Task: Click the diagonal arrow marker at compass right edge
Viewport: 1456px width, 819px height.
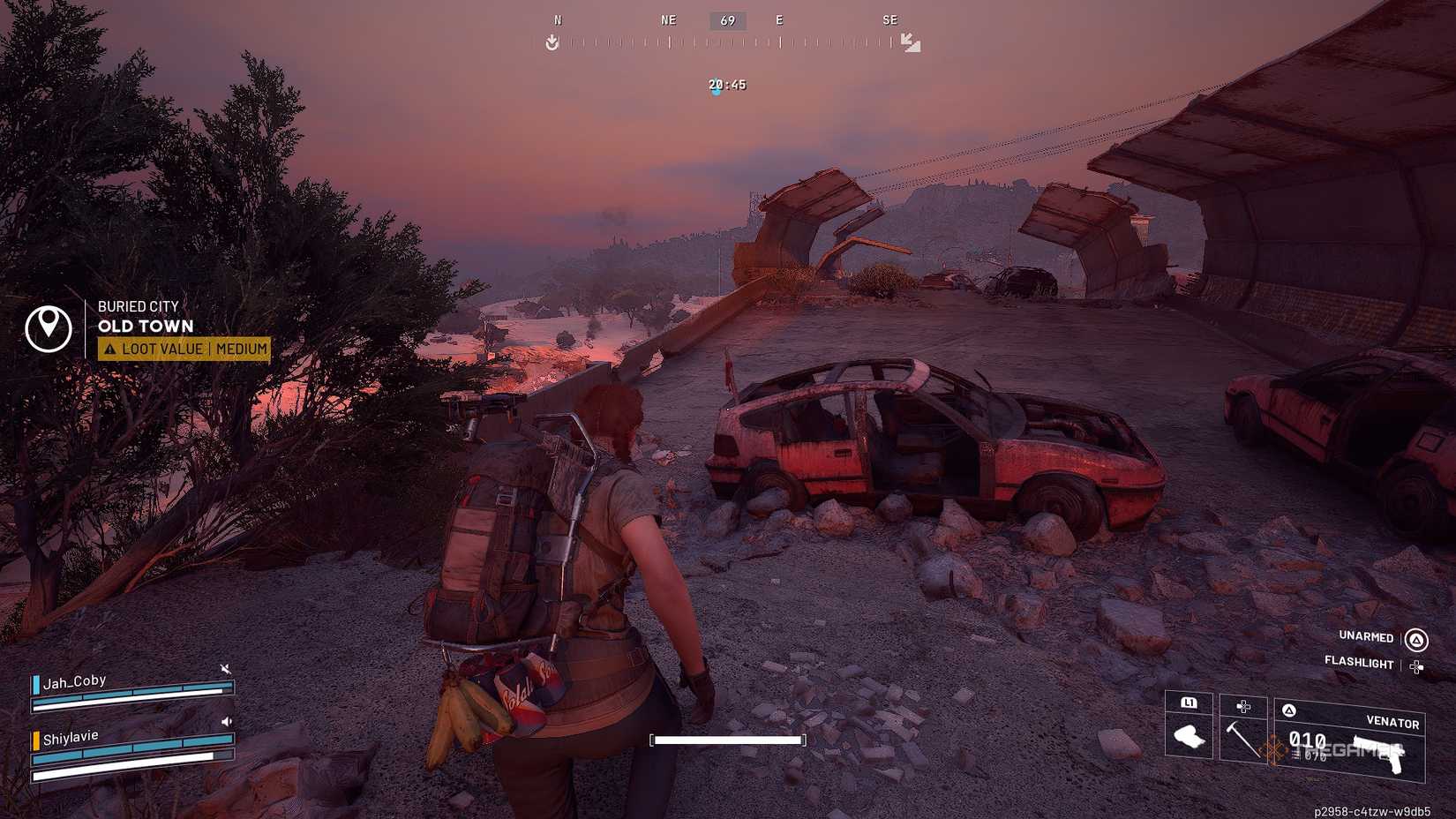Action: click(x=911, y=41)
